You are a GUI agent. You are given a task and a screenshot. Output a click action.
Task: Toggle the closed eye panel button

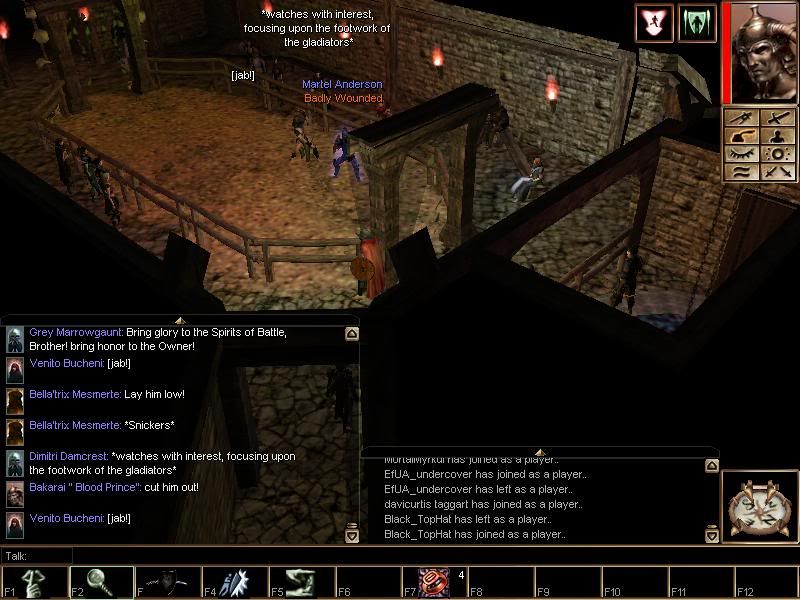(742, 155)
